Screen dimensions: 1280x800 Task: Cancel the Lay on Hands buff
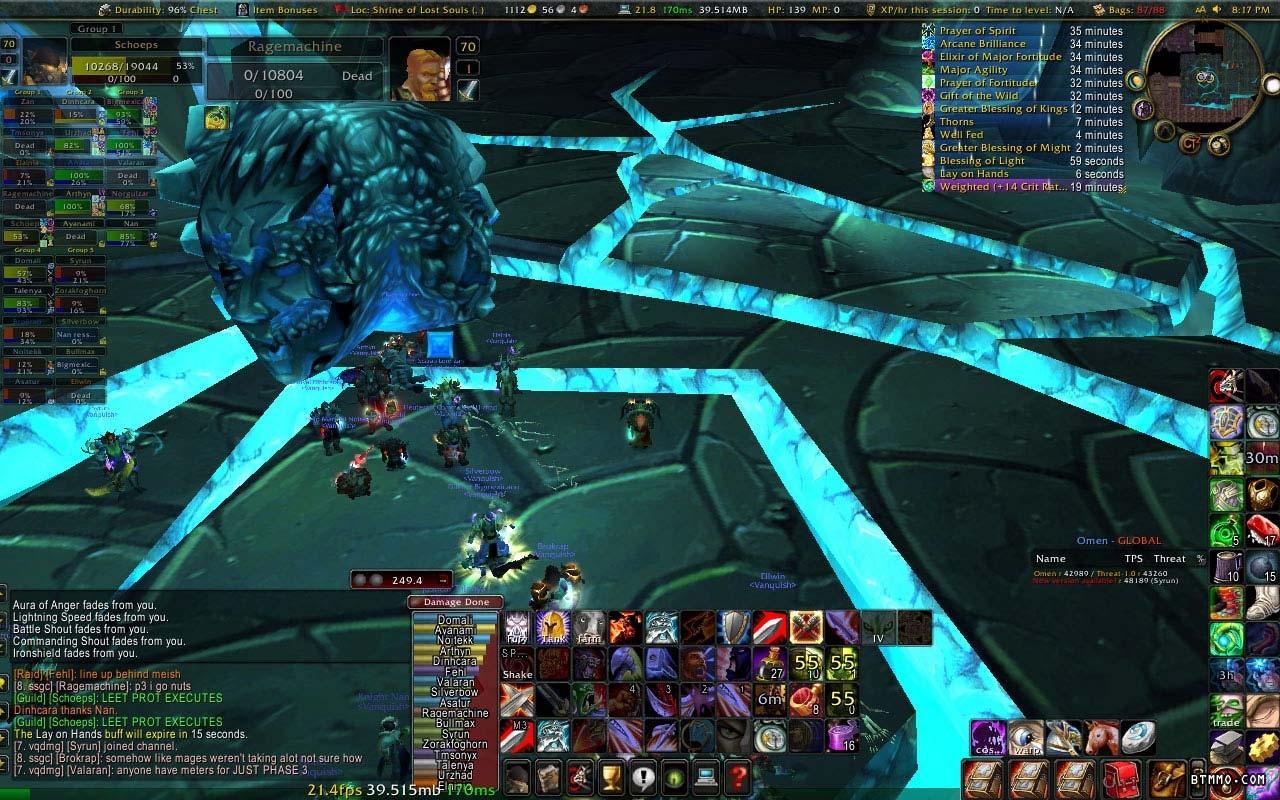tap(930, 174)
